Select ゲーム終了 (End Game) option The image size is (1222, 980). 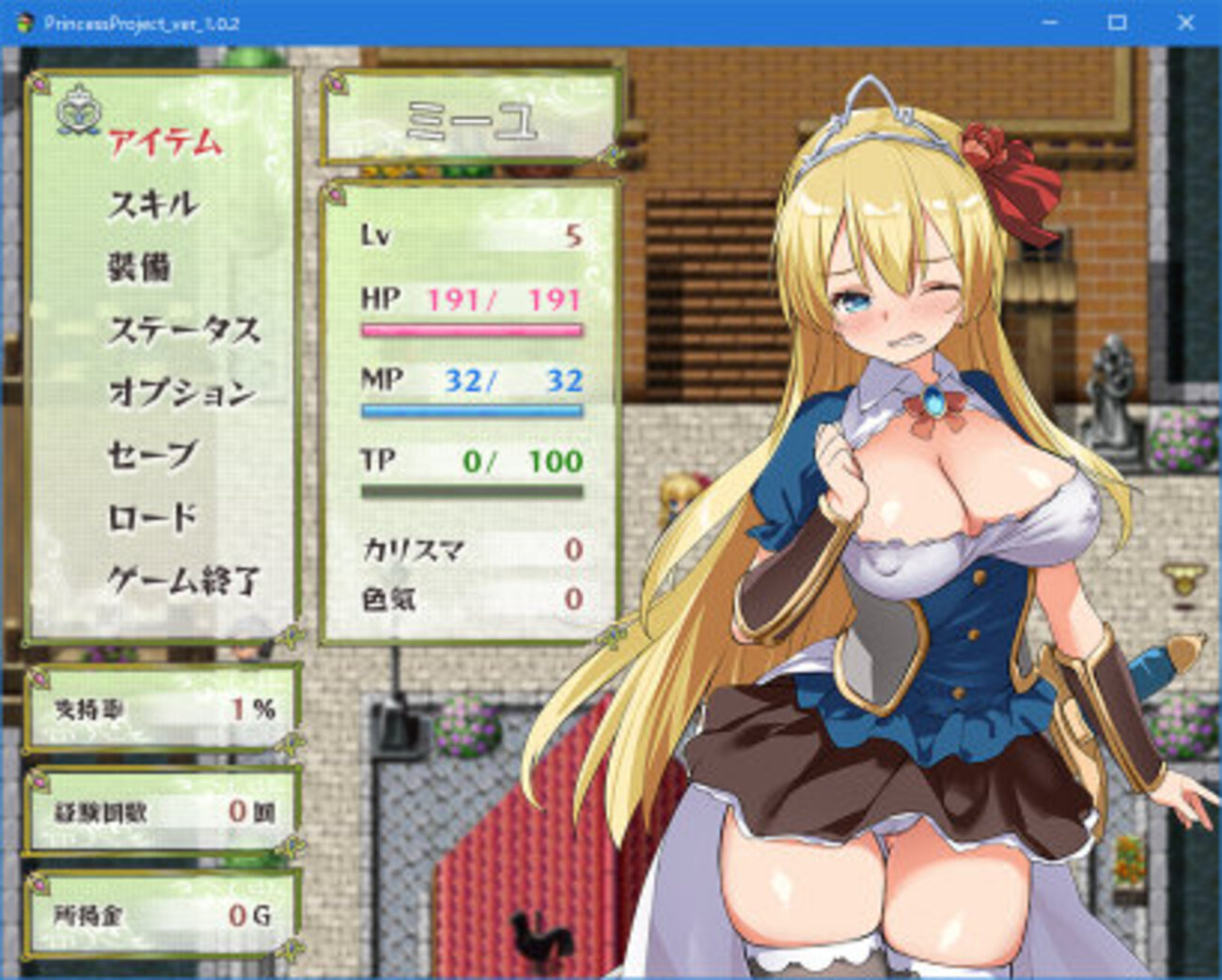click(184, 581)
